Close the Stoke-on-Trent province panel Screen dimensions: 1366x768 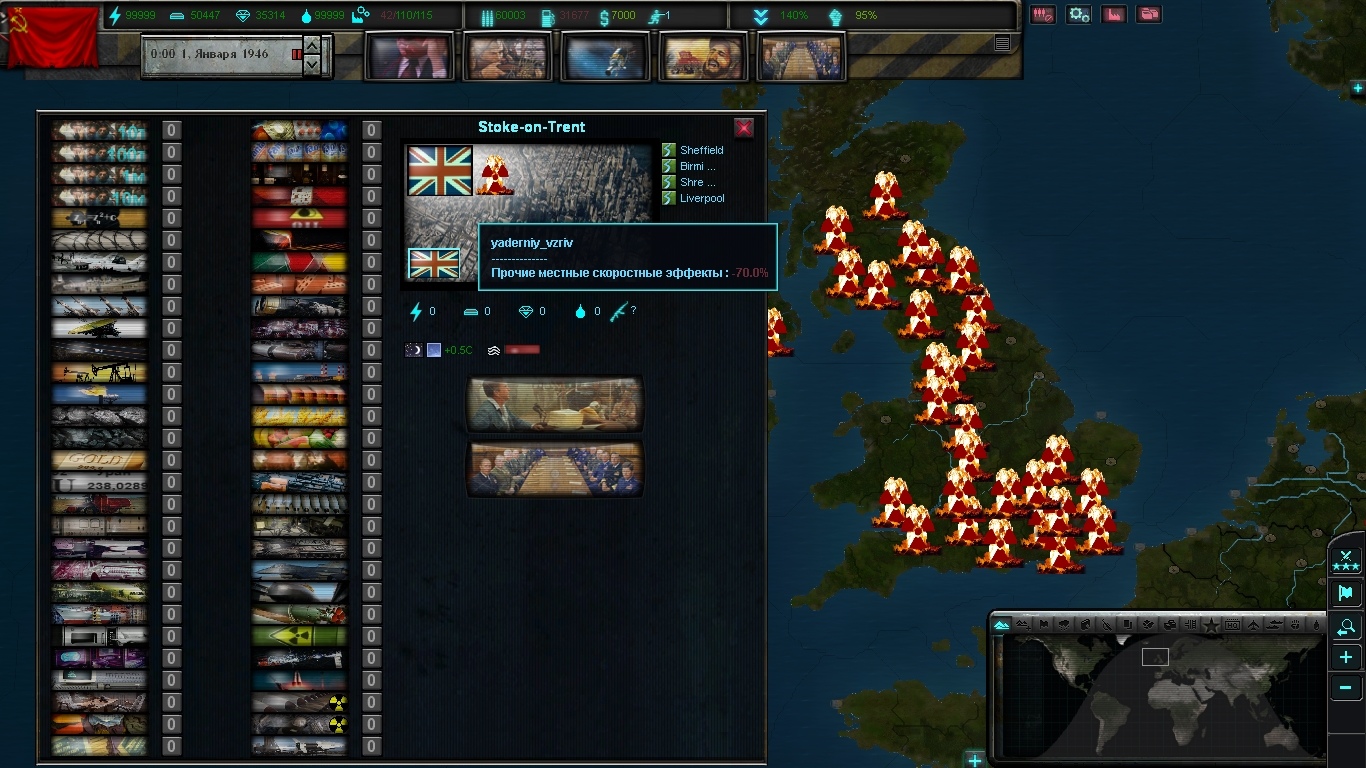tap(744, 128)
